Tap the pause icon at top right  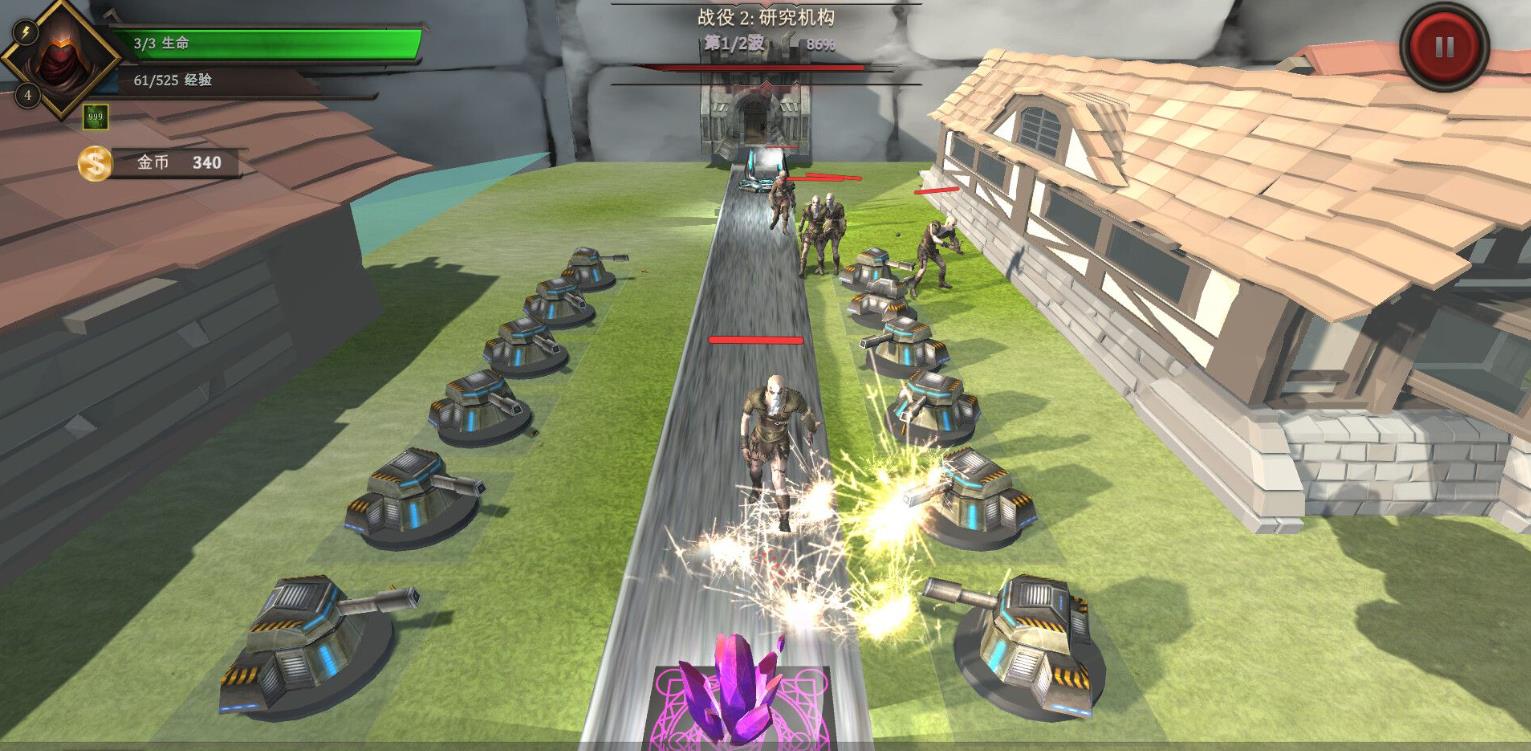click(x=1443, y=45)
